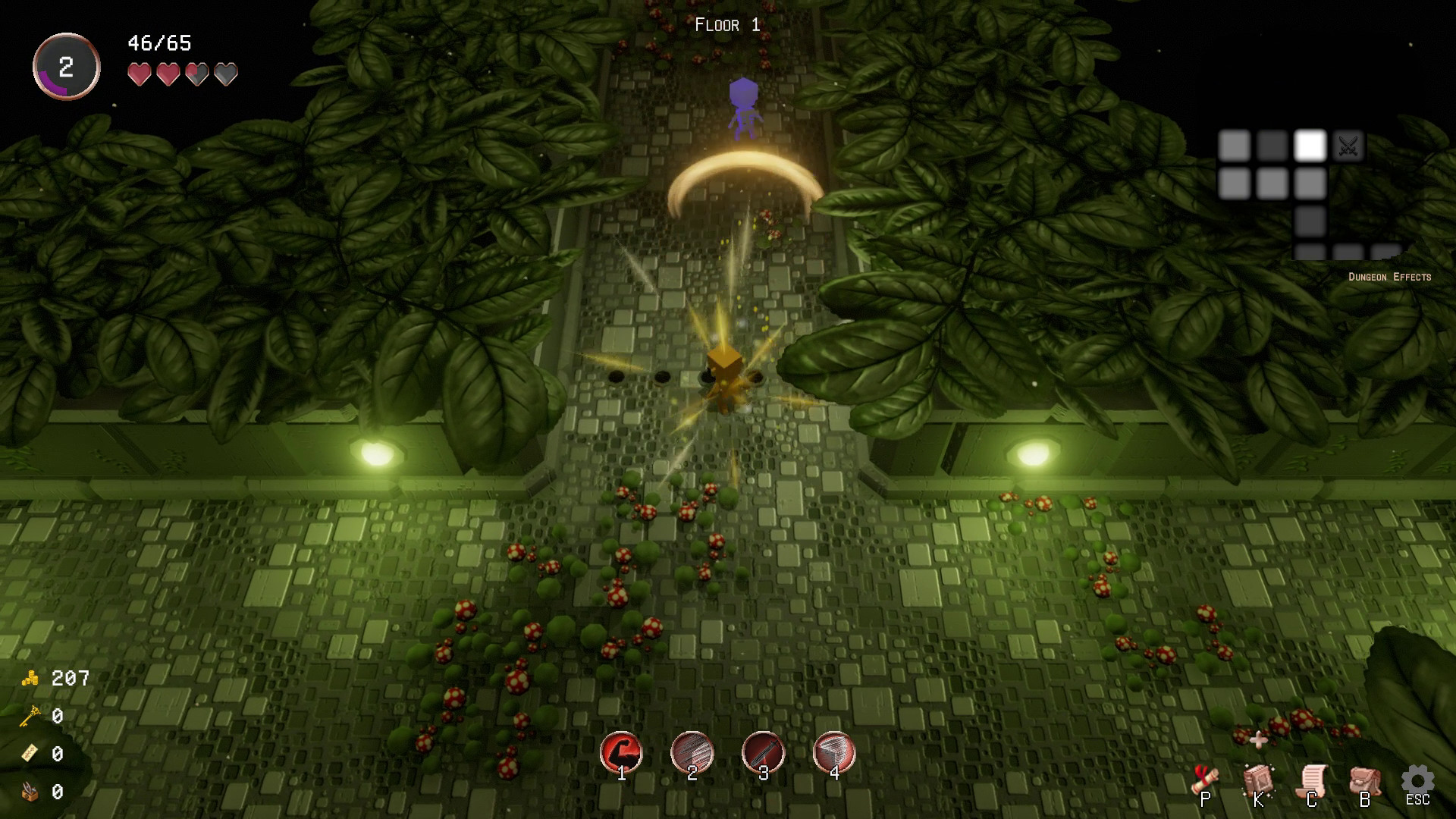
Task: Show the Dungeon Effects list
Action: coord(1389,277)
